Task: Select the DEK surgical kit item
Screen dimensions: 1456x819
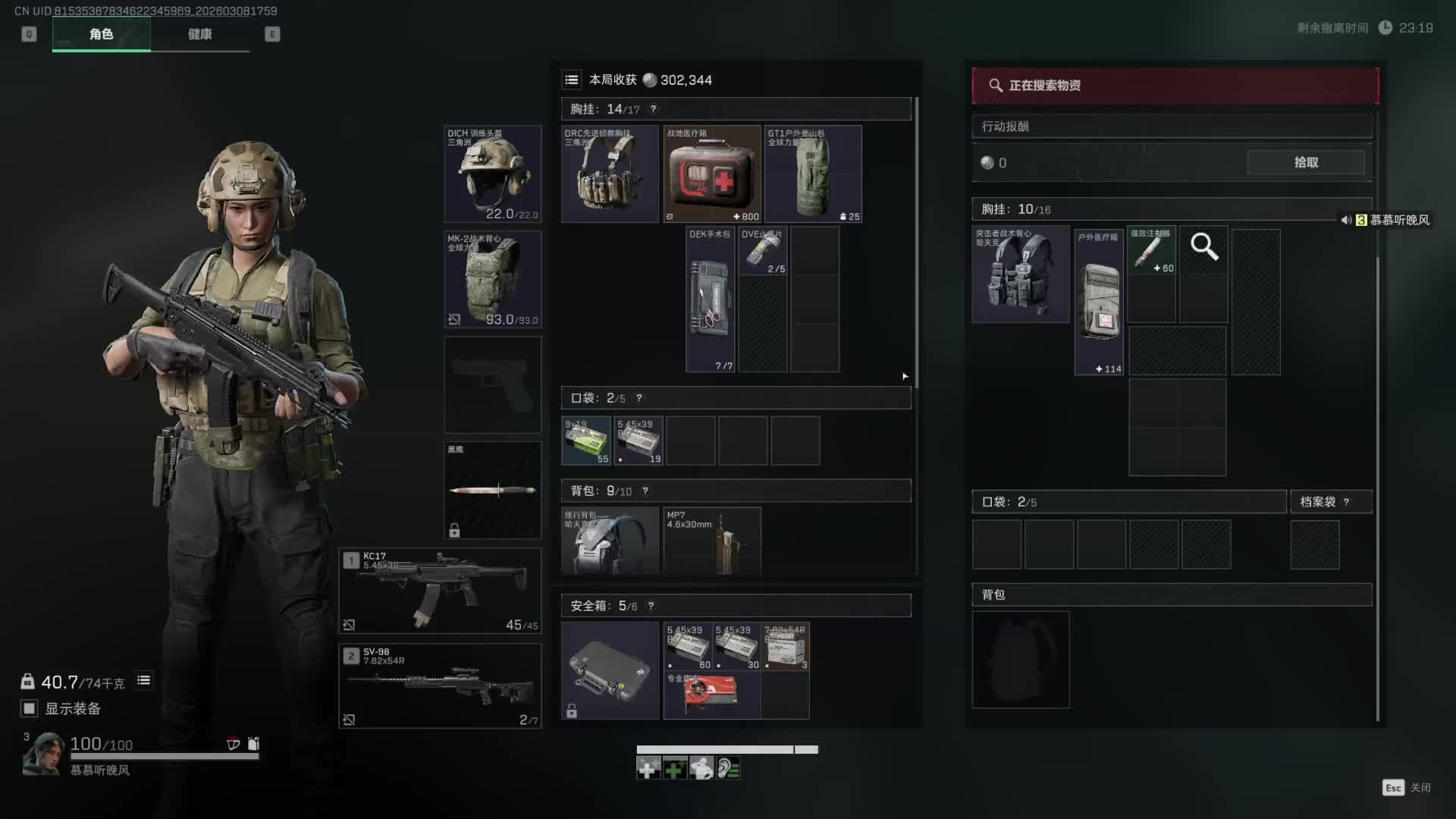Action: pos(710,300)
